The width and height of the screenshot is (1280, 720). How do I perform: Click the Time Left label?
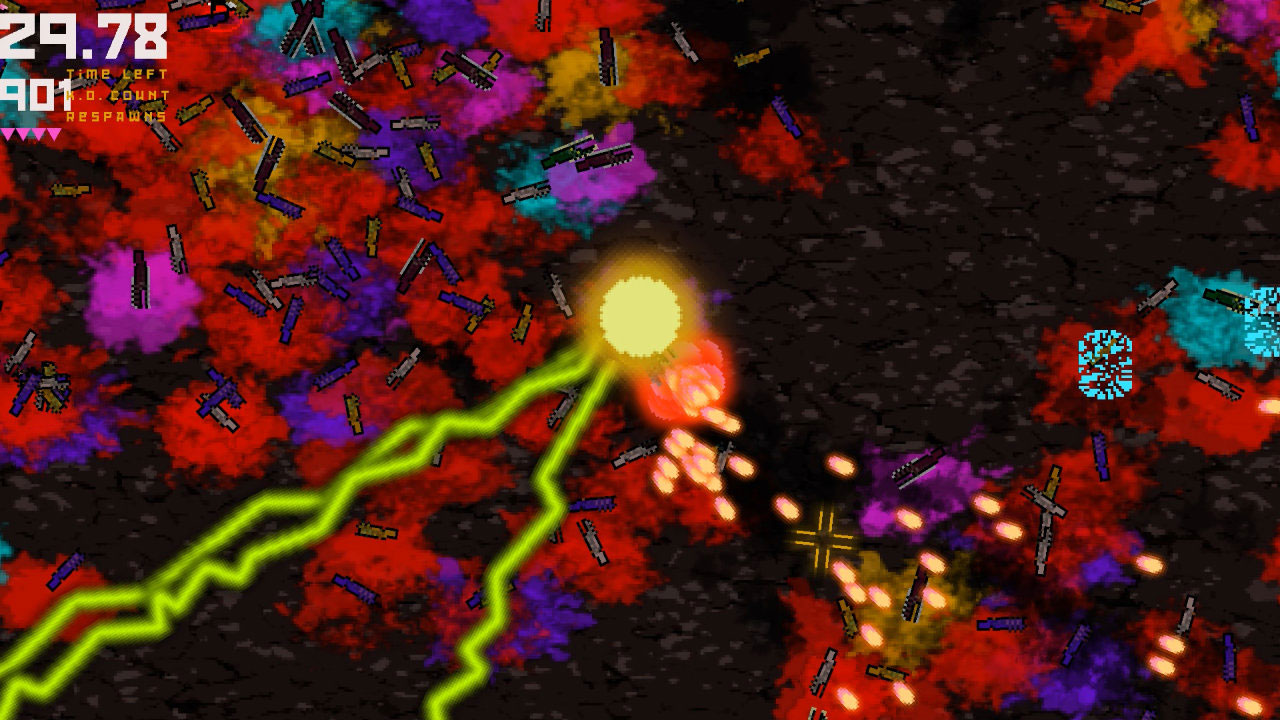click(x=117, y=73)
